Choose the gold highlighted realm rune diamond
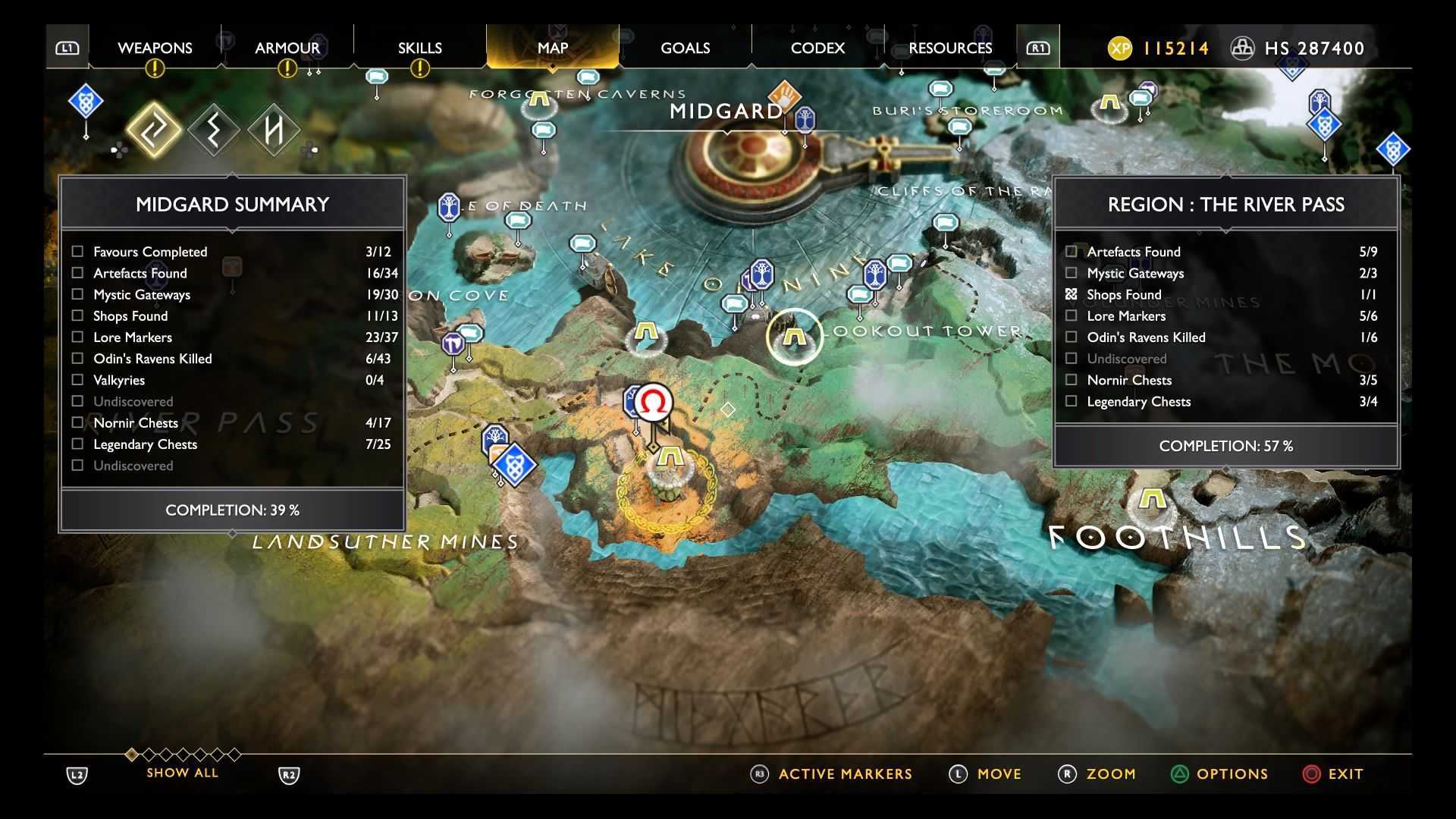 (x=153, y=130)
